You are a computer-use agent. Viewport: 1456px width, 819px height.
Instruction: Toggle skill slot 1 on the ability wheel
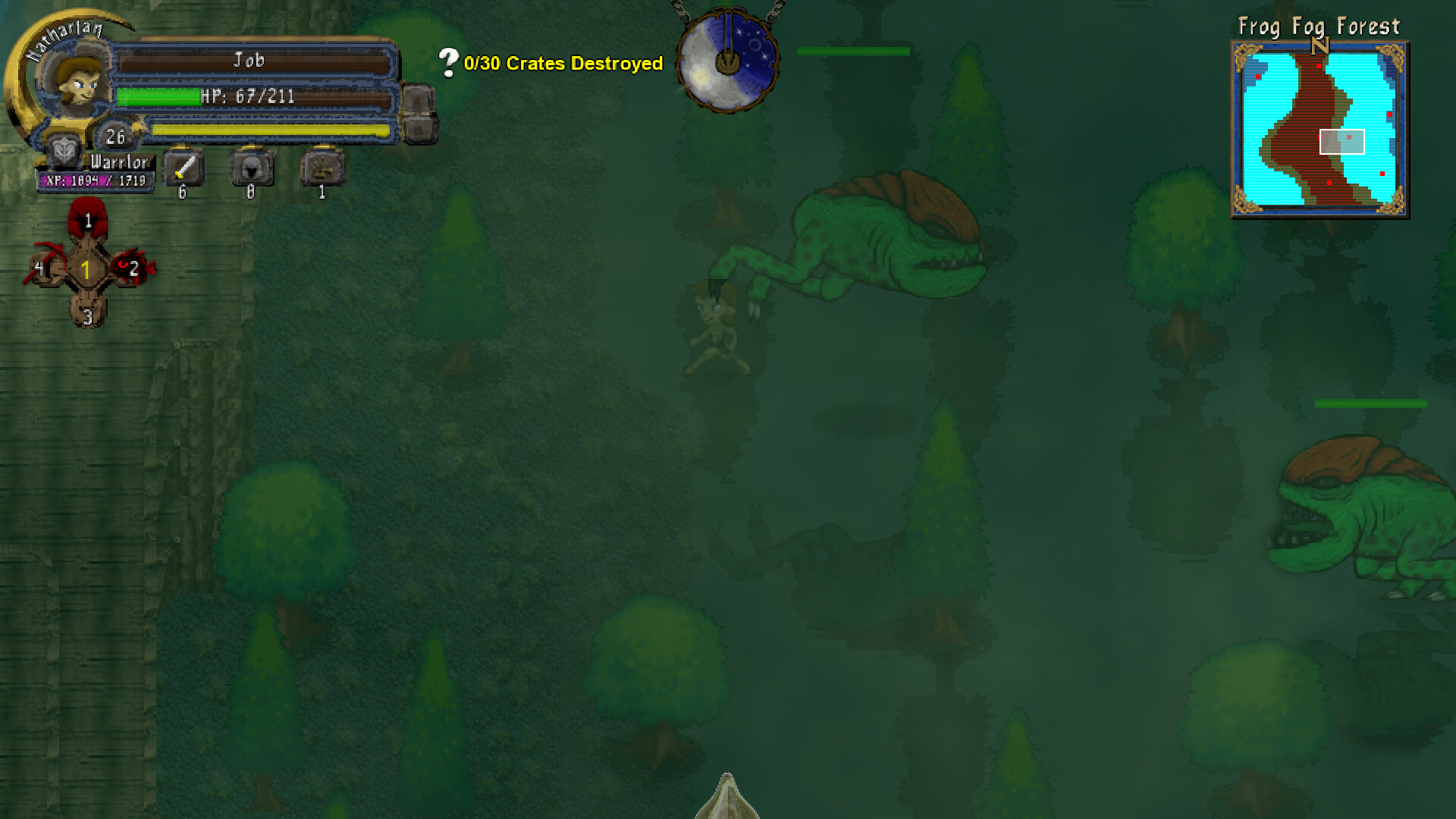pyautogui.click(x=89, y=220)
